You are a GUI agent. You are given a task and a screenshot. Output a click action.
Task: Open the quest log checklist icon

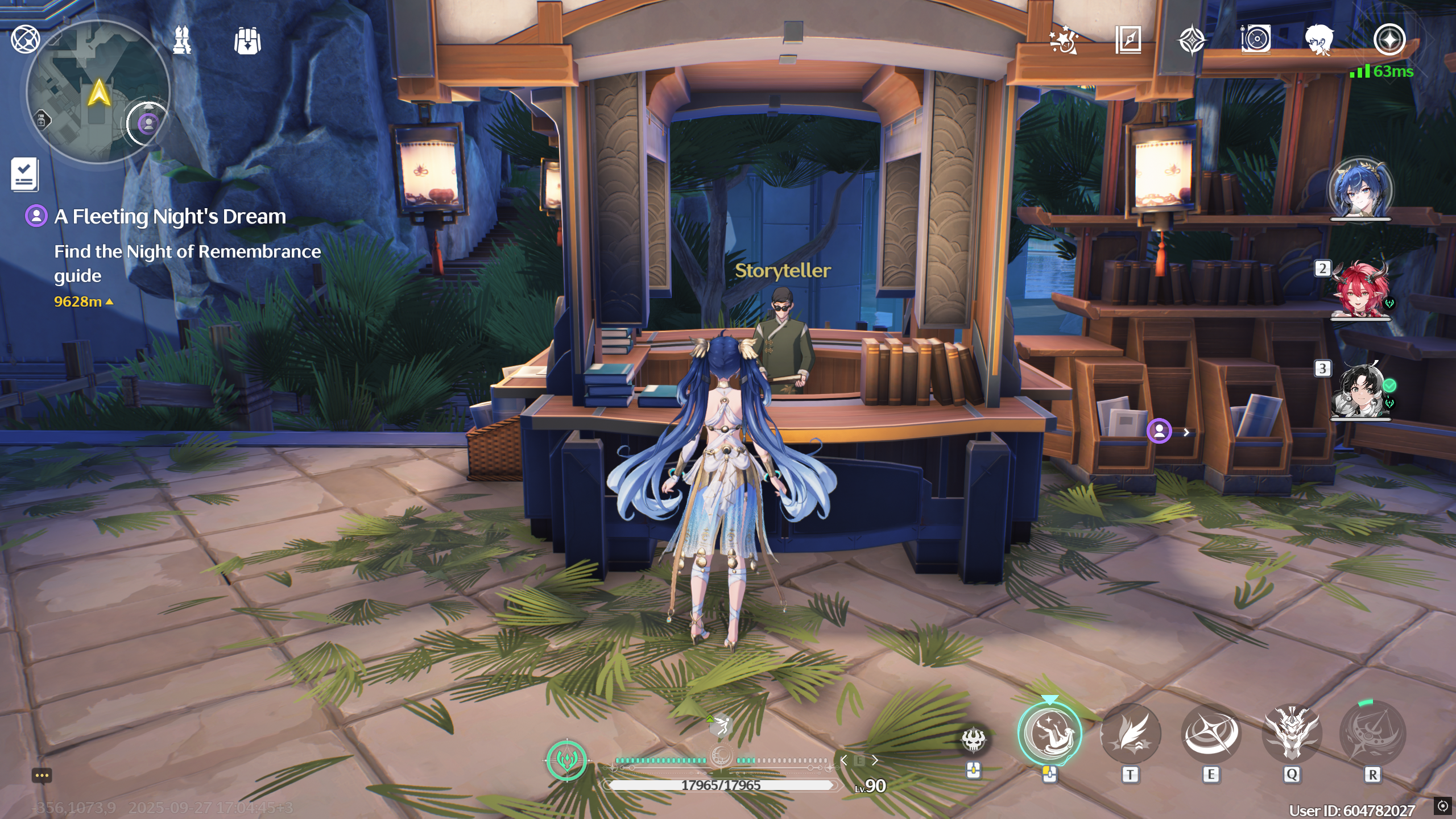click(x=24, y=174)
